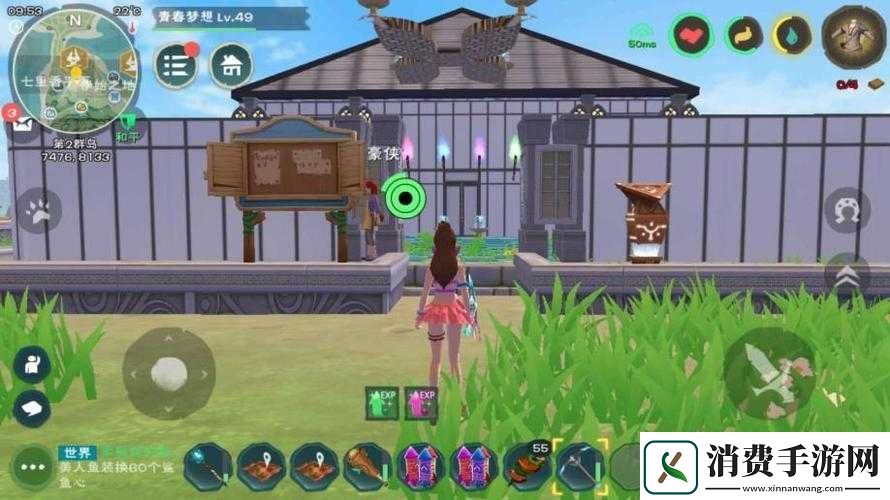Activate the horseshoe mount button
The width and height of the screenshot is (890, 500).
tap(846, 209)
